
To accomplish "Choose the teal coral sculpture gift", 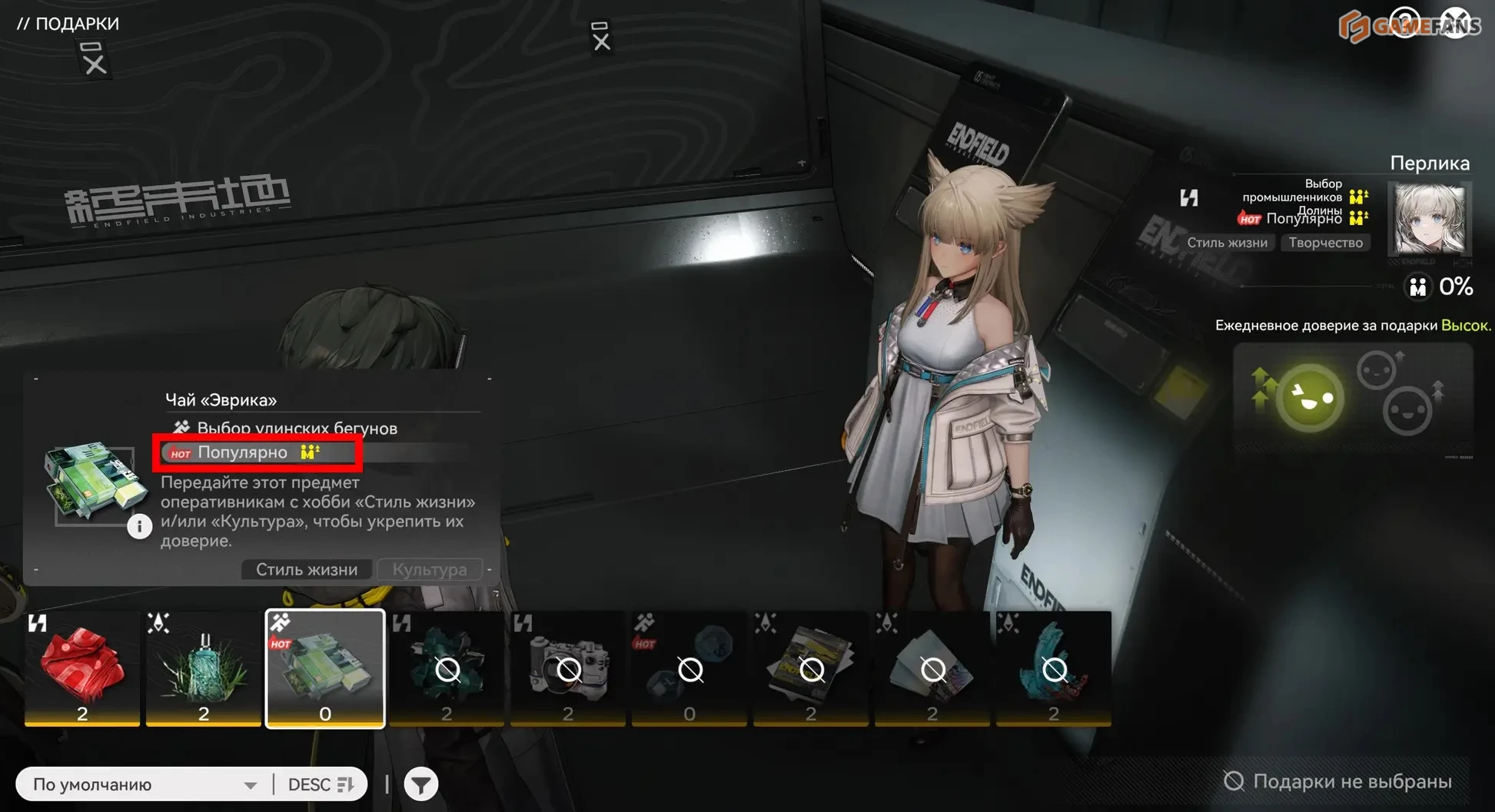I will [1054, 667].
